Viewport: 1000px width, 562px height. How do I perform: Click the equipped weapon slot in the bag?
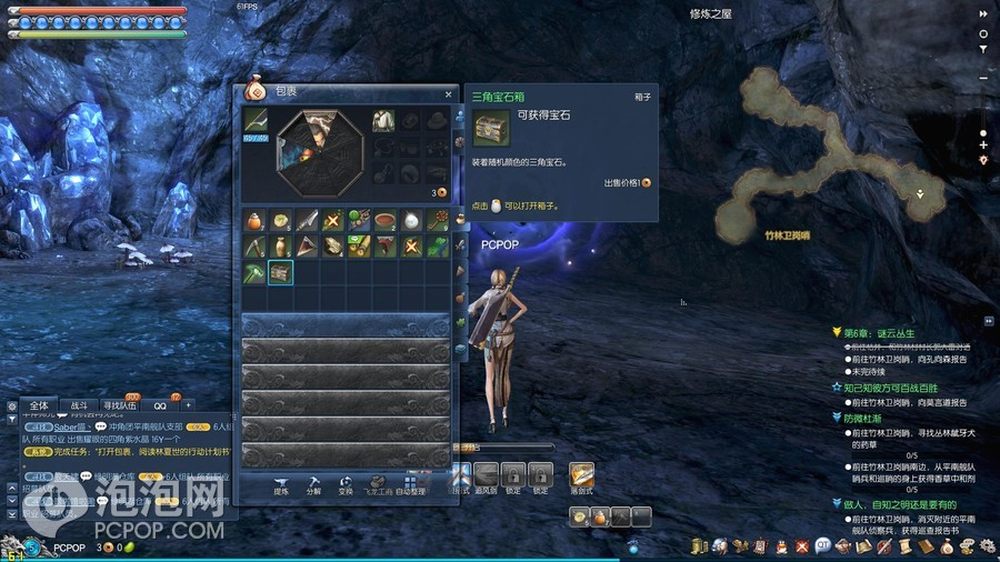click(255, 121)
